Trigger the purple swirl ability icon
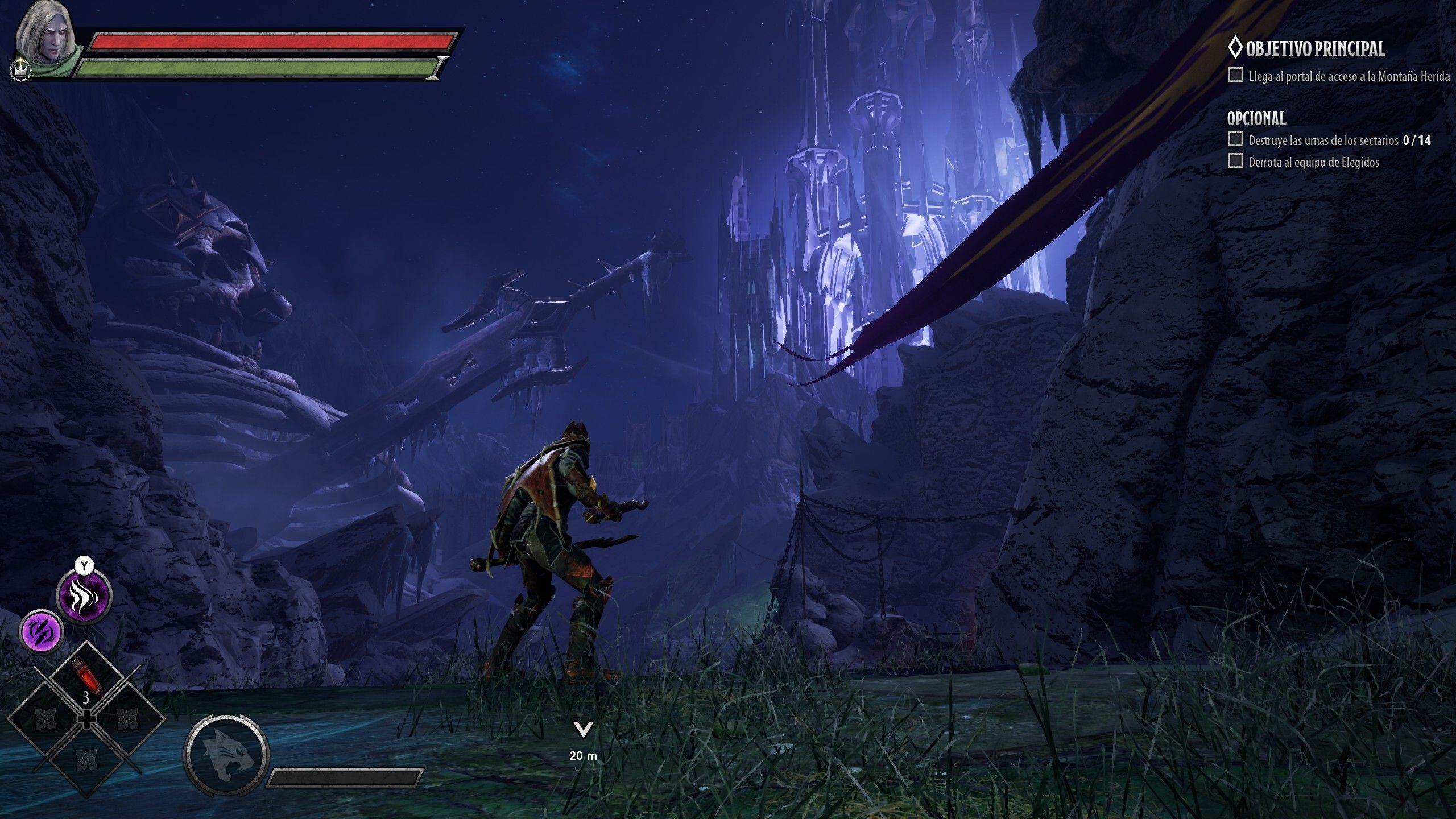 [x=42, y=632]
